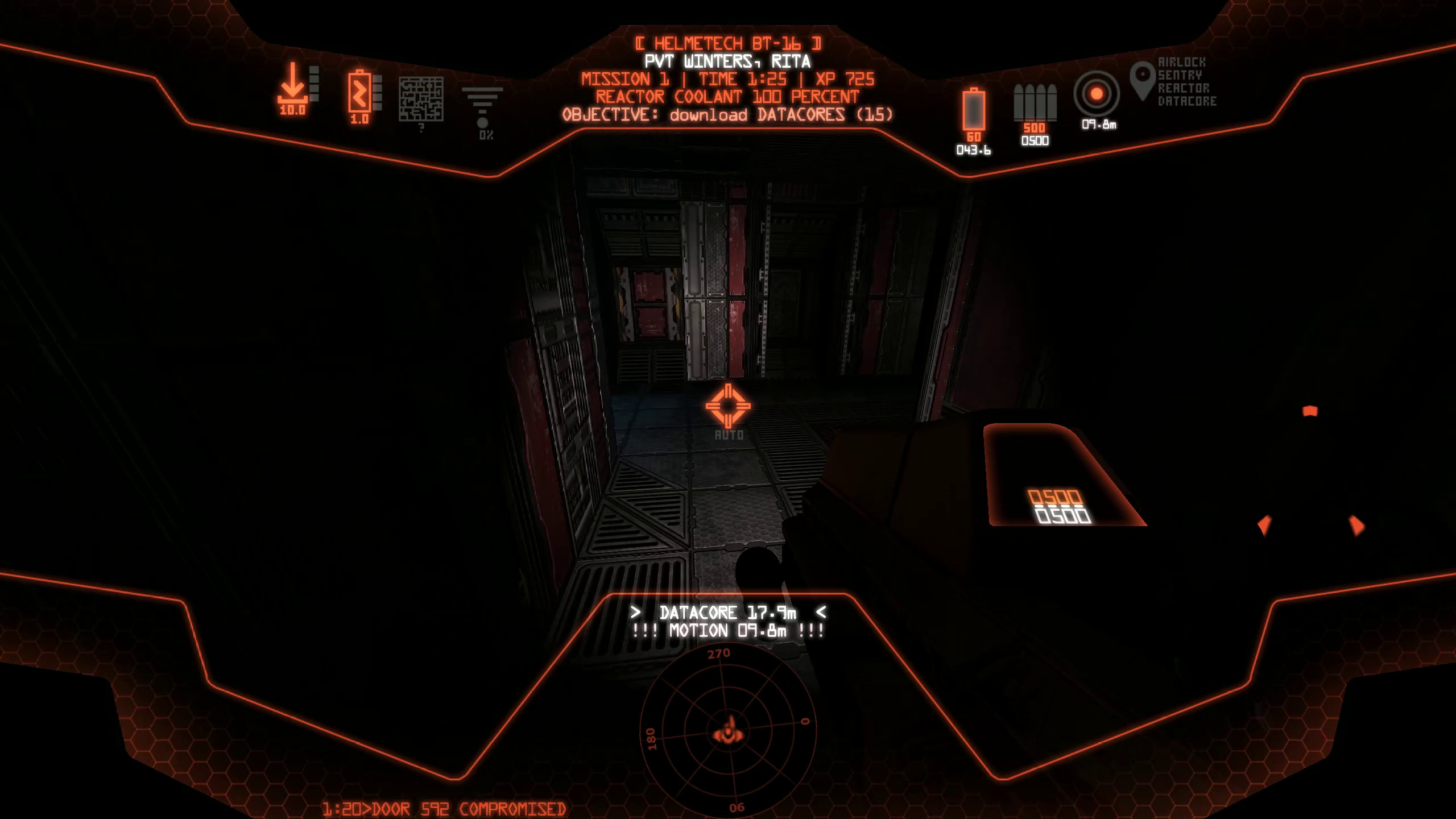
Task: Click the DATACORE 17.9m distance readout
Action: pos(729,614)
